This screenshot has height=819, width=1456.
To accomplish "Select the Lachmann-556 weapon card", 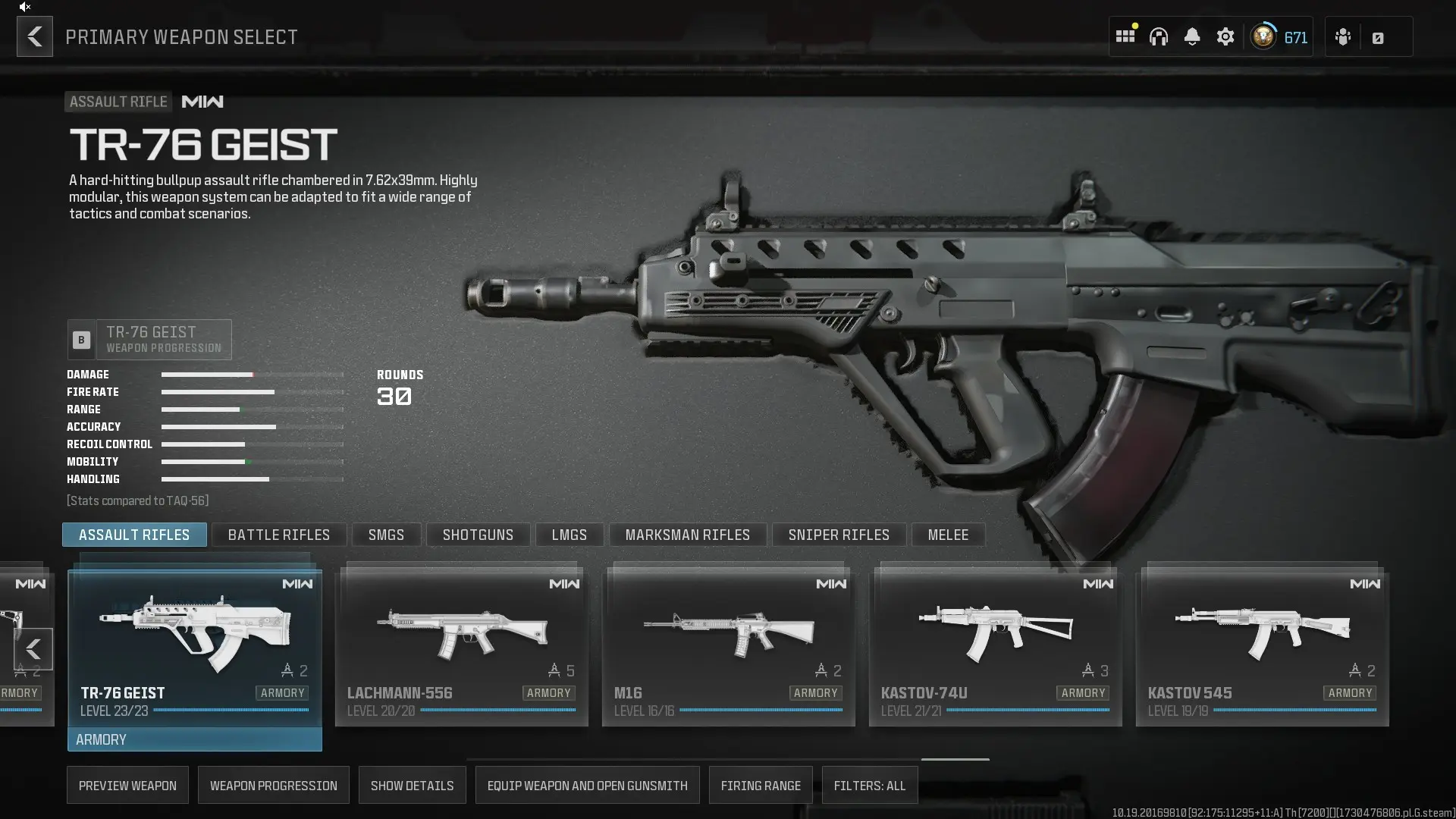I will 462,645.
